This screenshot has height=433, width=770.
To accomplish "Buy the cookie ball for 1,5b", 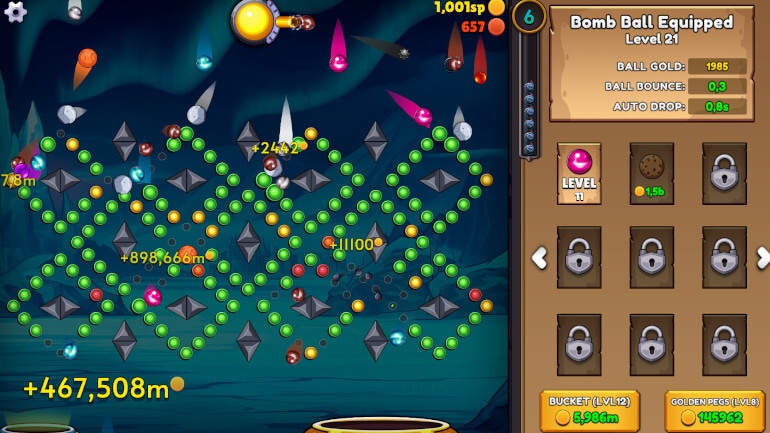I will 651,172.
